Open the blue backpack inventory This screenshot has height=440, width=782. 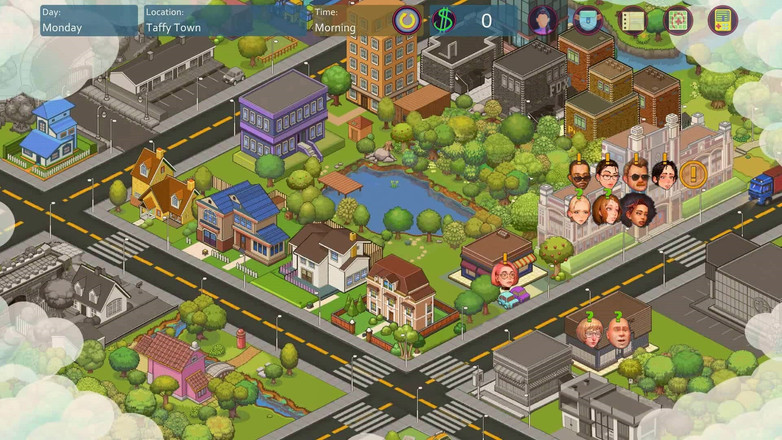[x=588, y=20]
